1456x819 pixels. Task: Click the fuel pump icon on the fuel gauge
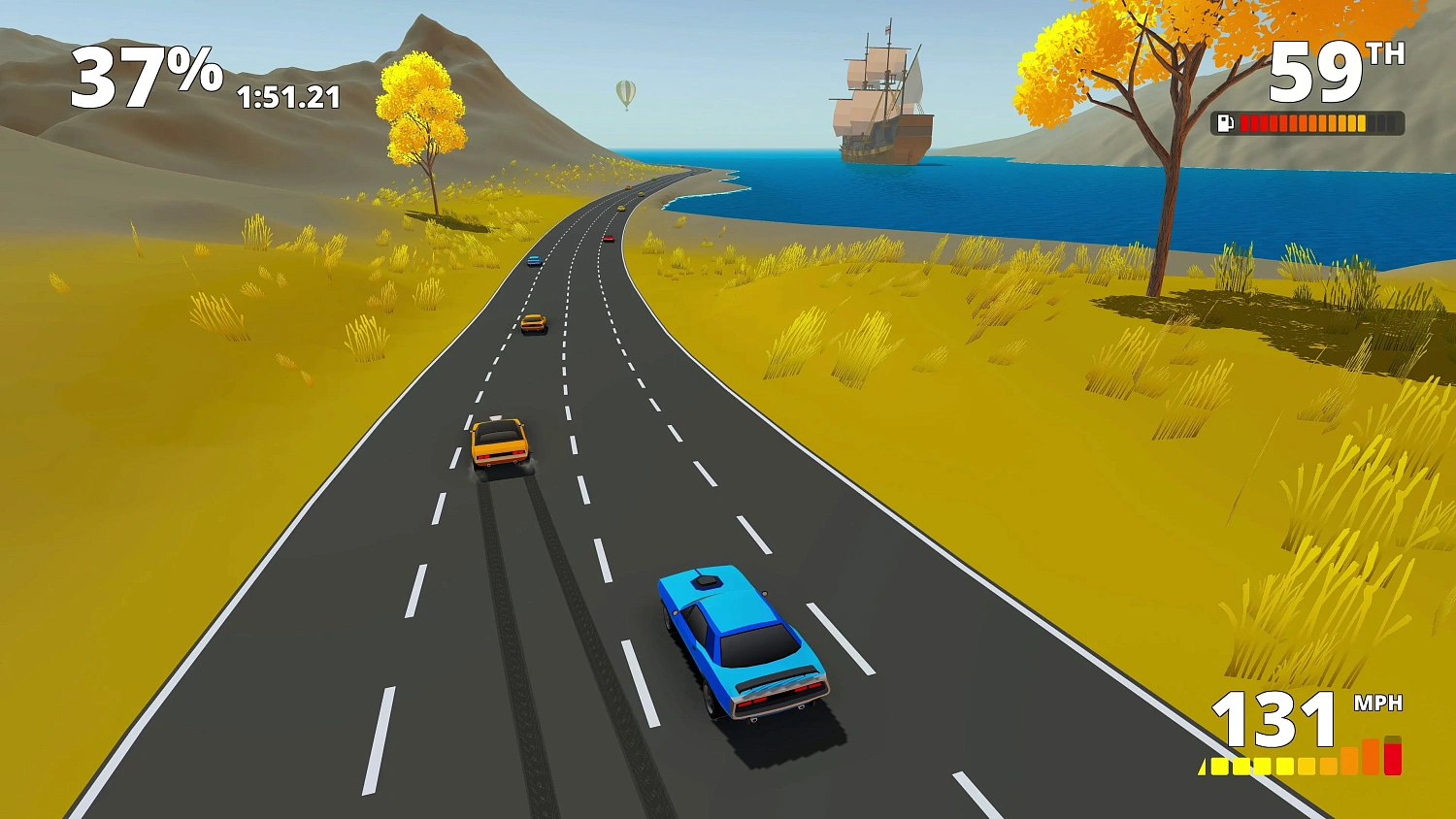[1225, 122]
